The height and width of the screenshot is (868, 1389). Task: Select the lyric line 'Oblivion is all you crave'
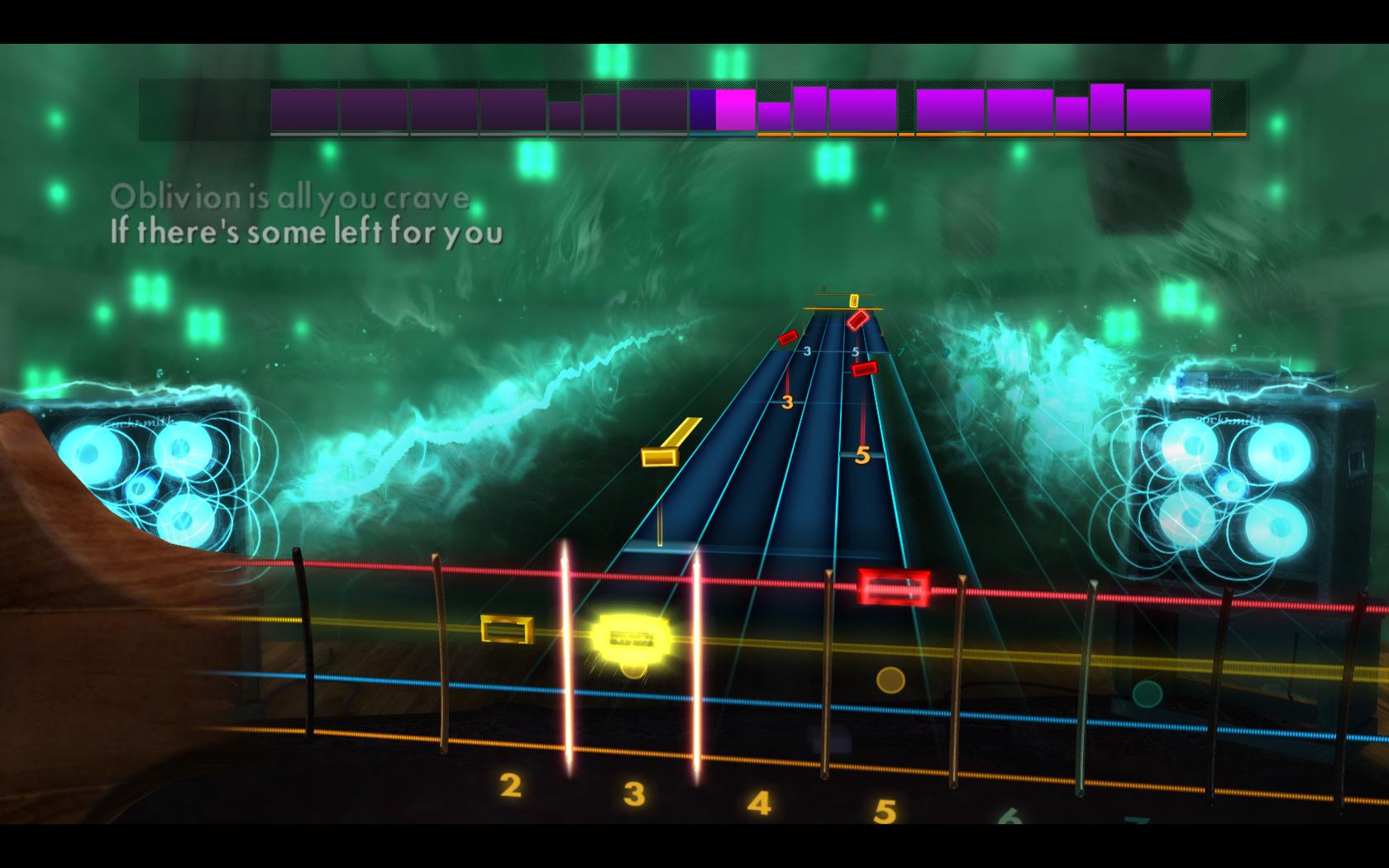pyautogui.click(x=289, y=197)
